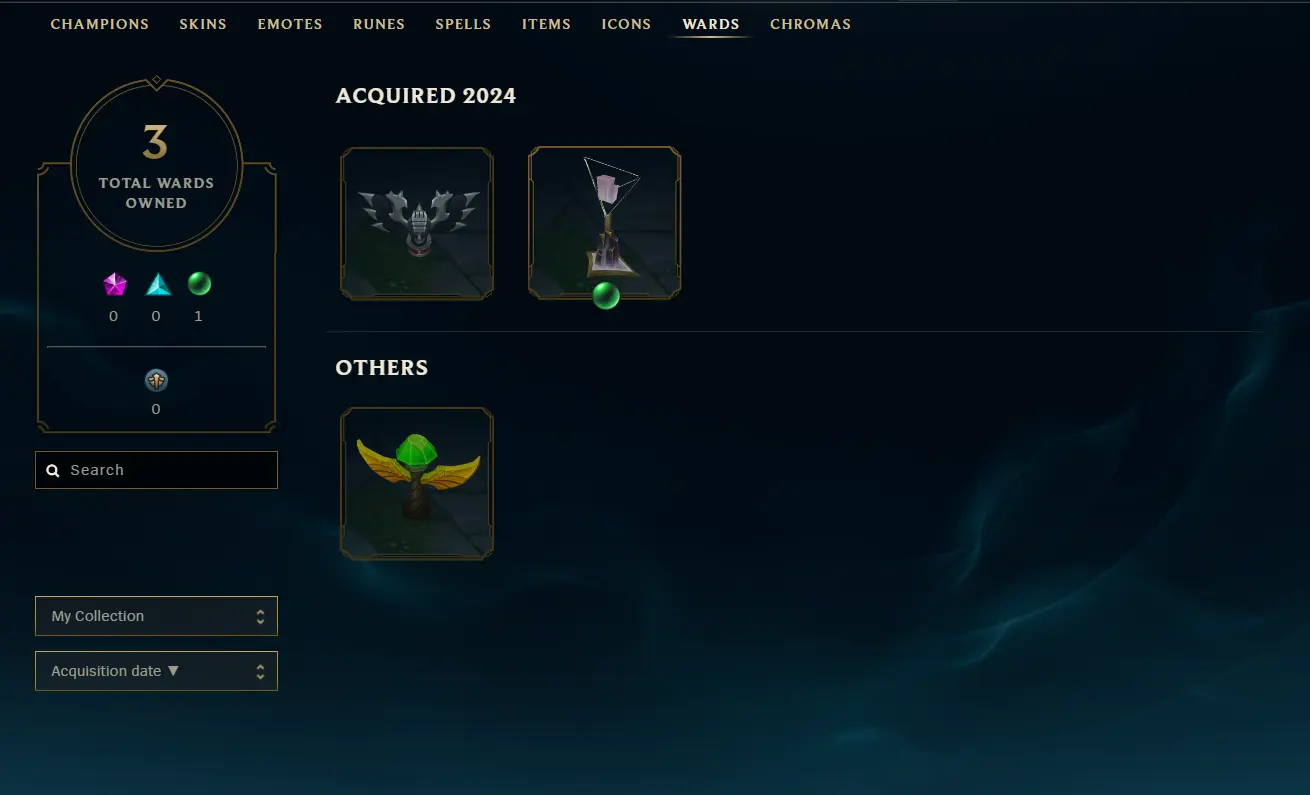Screen dimensions: 1310x795
Task: Select the SKINS tab
Action: pyautogui.click(x=203, y=24)
